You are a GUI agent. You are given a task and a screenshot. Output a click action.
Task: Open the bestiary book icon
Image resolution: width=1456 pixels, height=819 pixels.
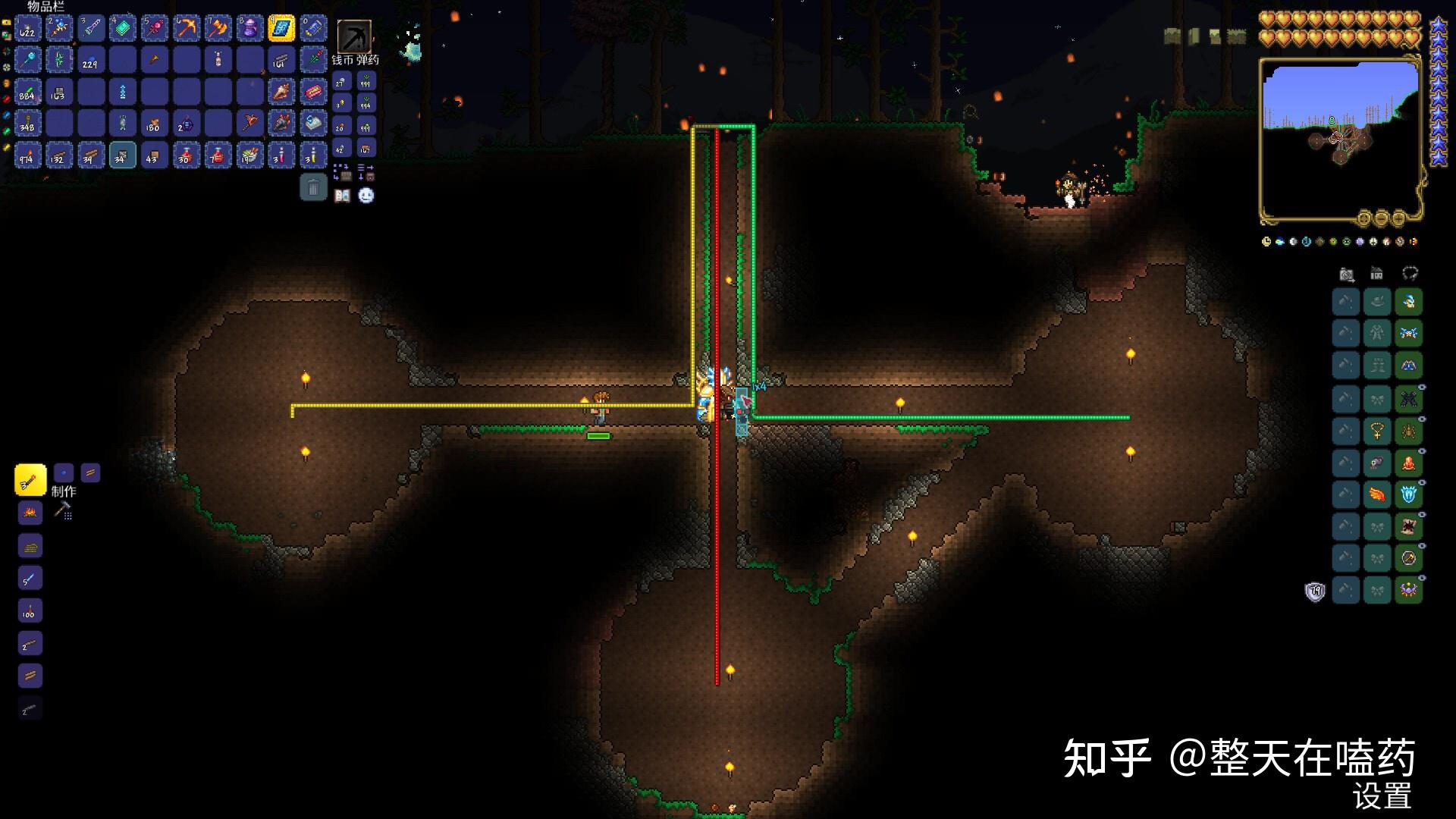click(x=343, y=196)
